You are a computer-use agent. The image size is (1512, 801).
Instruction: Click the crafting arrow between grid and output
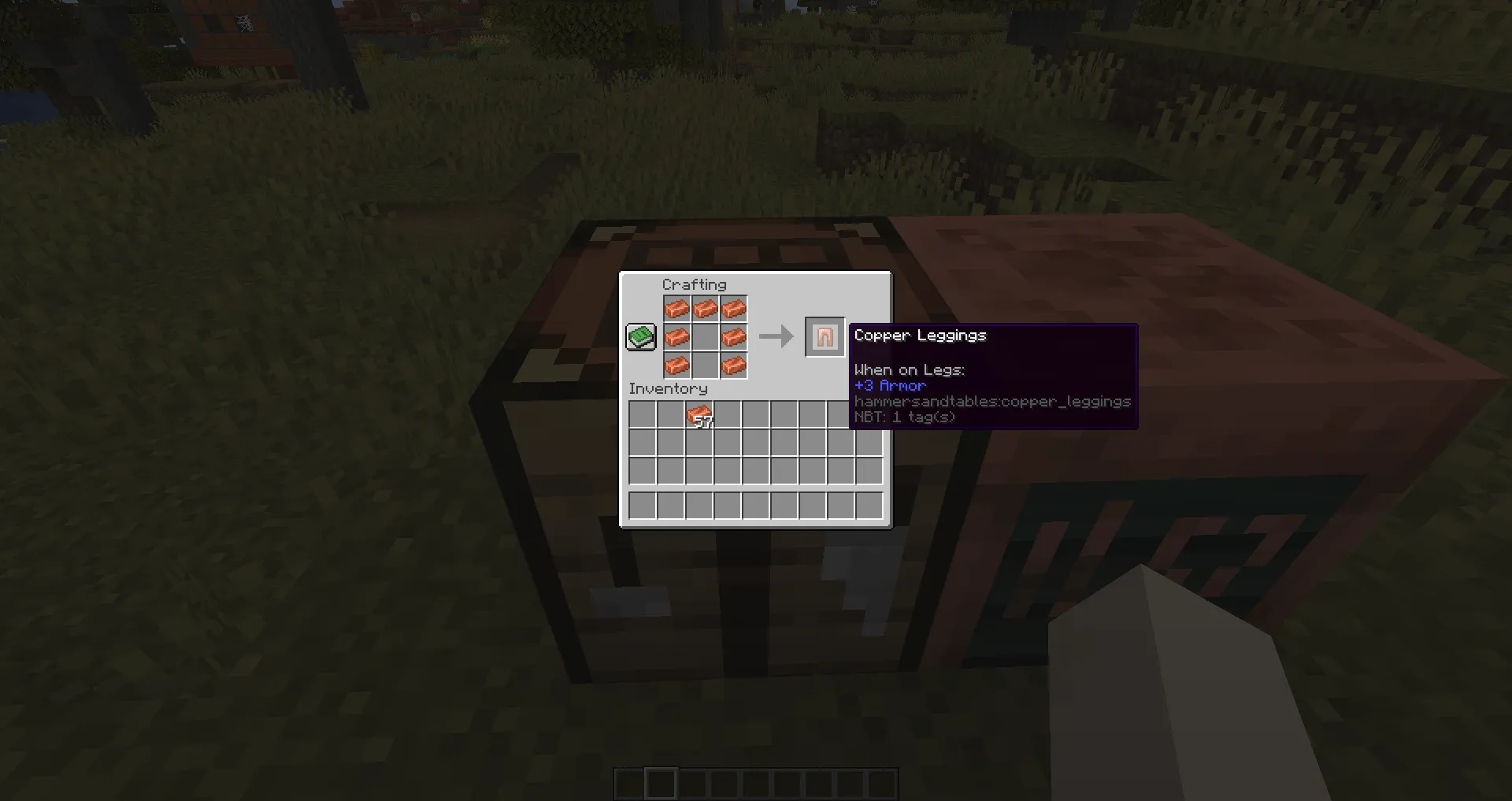pyautogui.click(x=776, y=336)
